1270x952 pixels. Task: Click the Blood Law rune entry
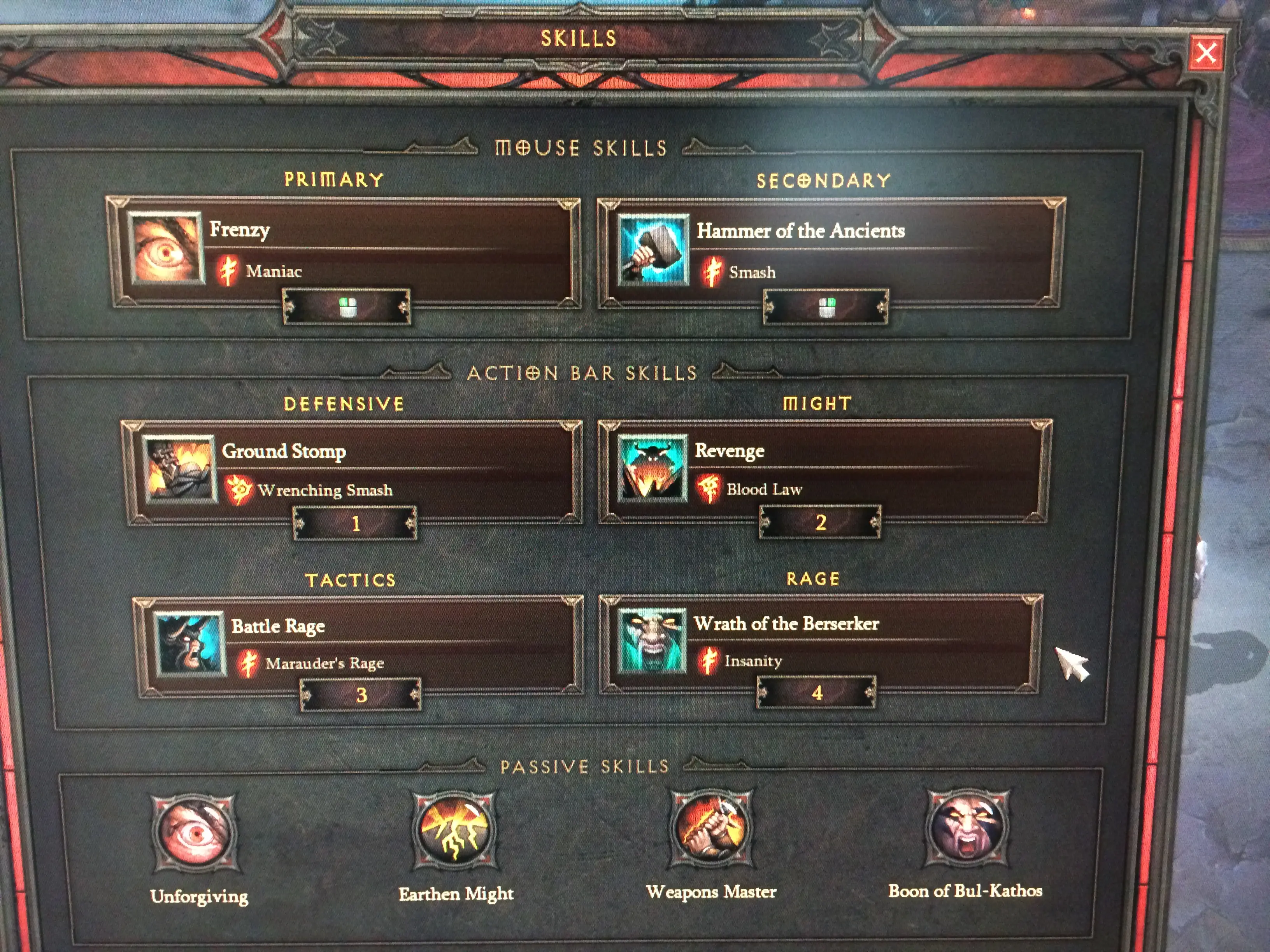(x=764, y=490)
